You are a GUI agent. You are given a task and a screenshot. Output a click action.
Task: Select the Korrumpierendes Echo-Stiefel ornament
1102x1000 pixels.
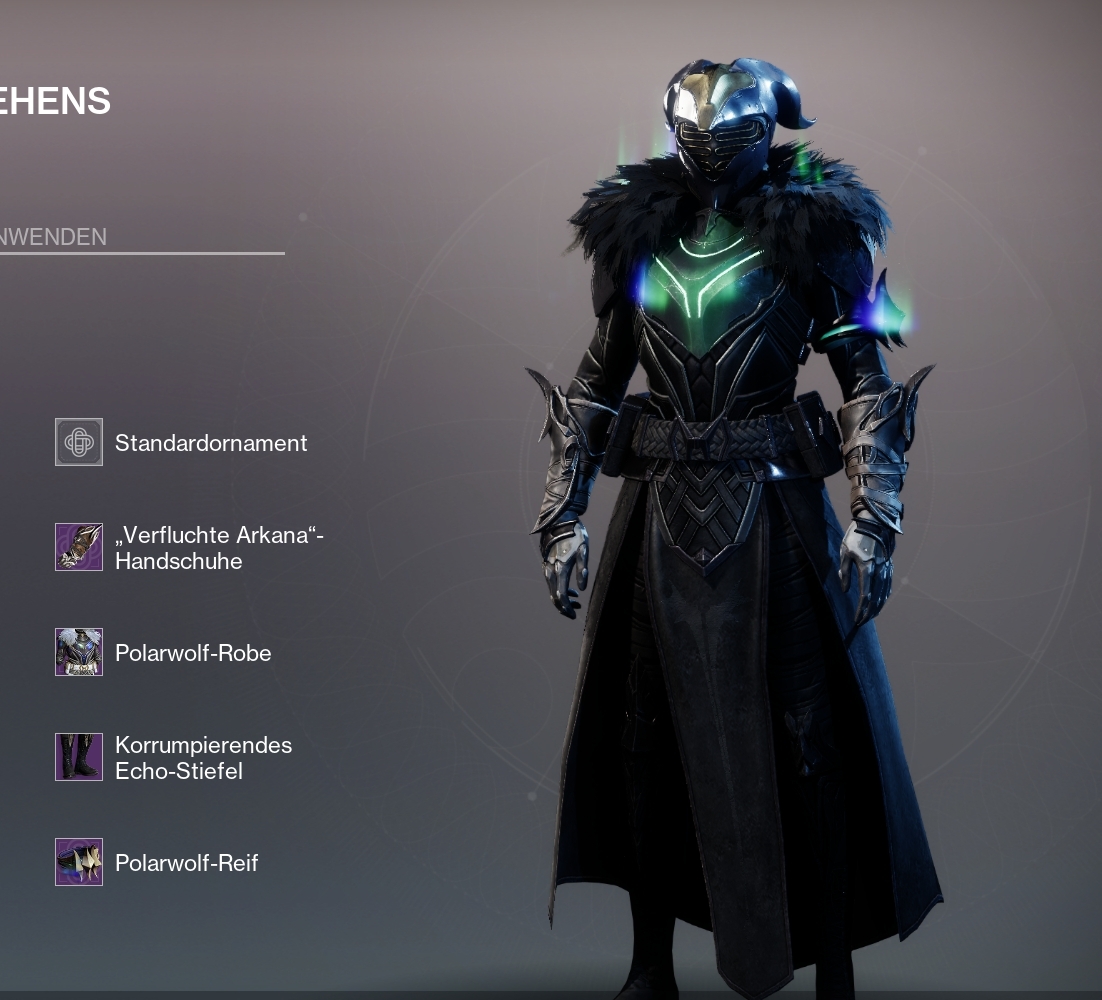(x=79, y=757)
